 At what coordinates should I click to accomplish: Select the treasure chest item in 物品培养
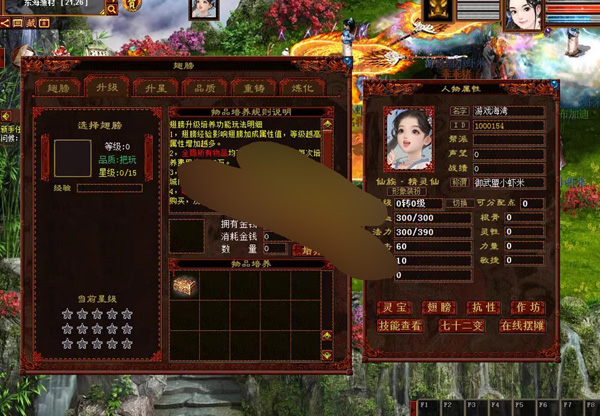coord(185,285)
